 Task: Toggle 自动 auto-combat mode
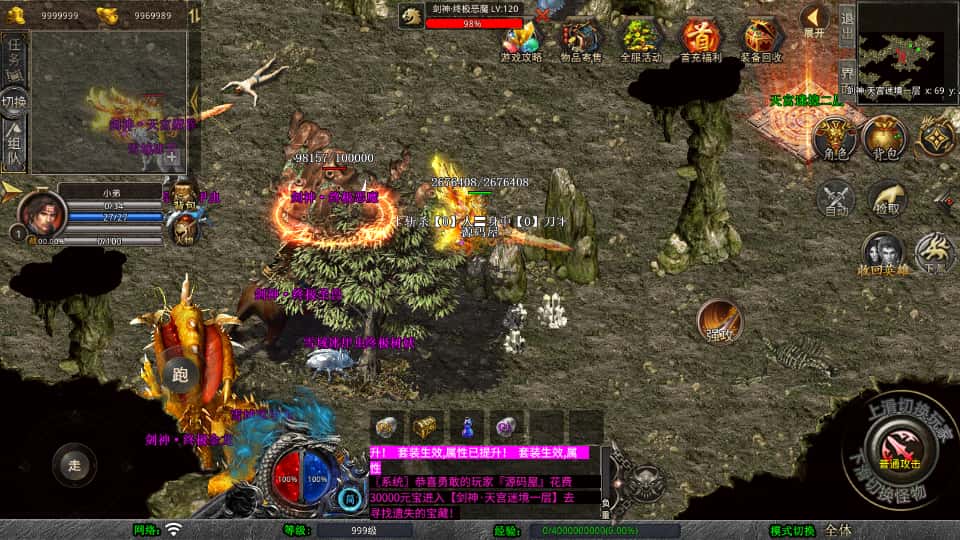pyautogui.click(x=836, y=198)
